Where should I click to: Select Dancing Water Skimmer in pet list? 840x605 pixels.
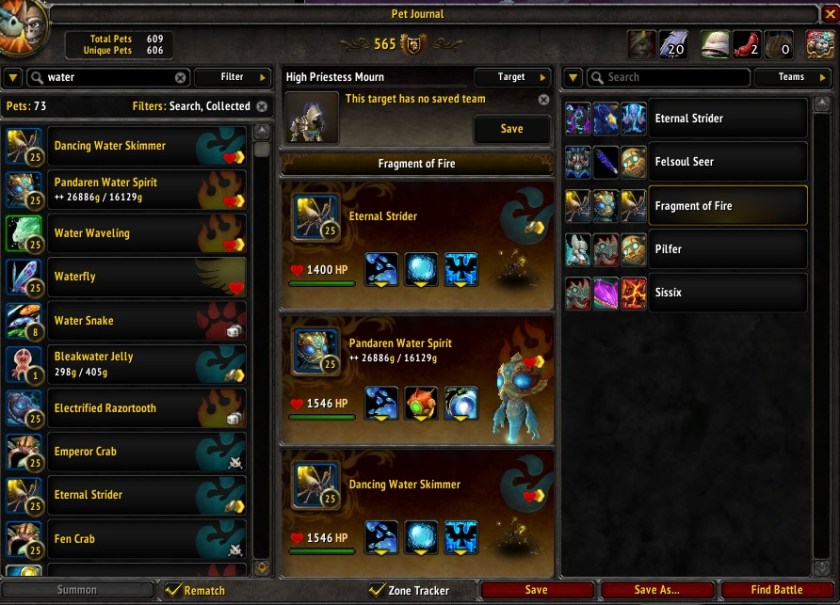click(125, 146)
